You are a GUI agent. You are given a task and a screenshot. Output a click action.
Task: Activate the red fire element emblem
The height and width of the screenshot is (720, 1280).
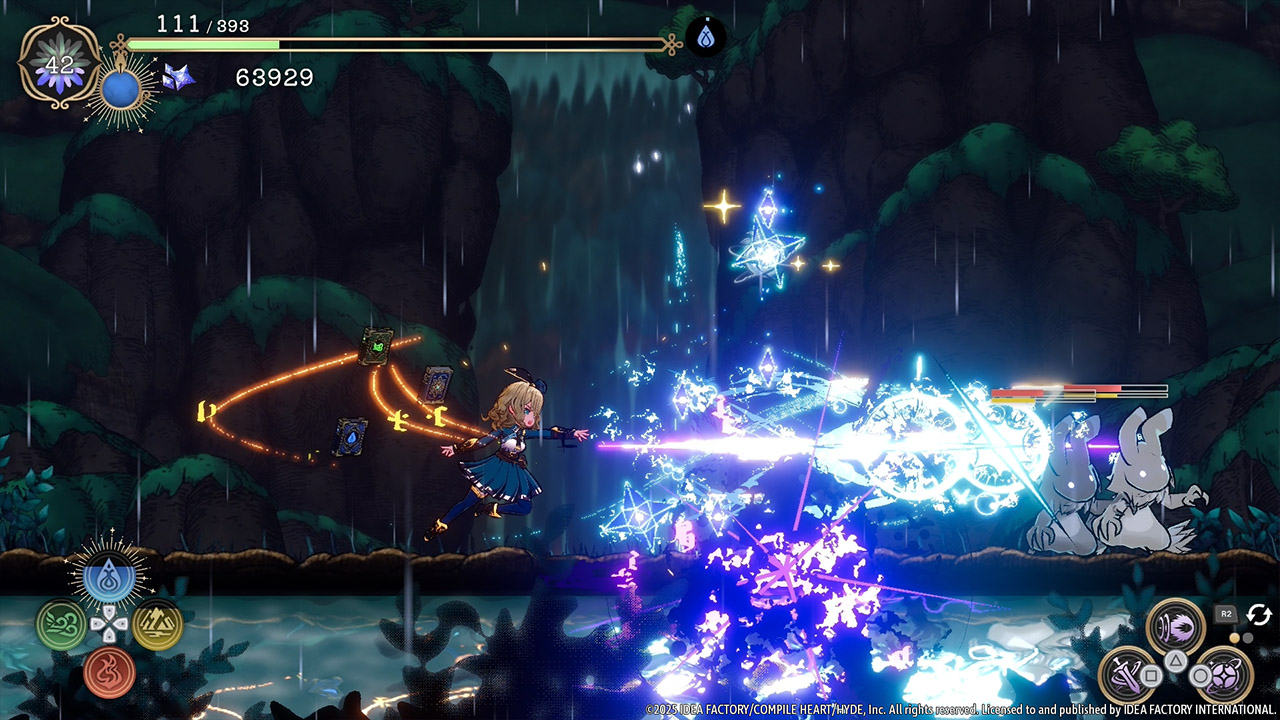pyautogui.click(x=109, y=671)
